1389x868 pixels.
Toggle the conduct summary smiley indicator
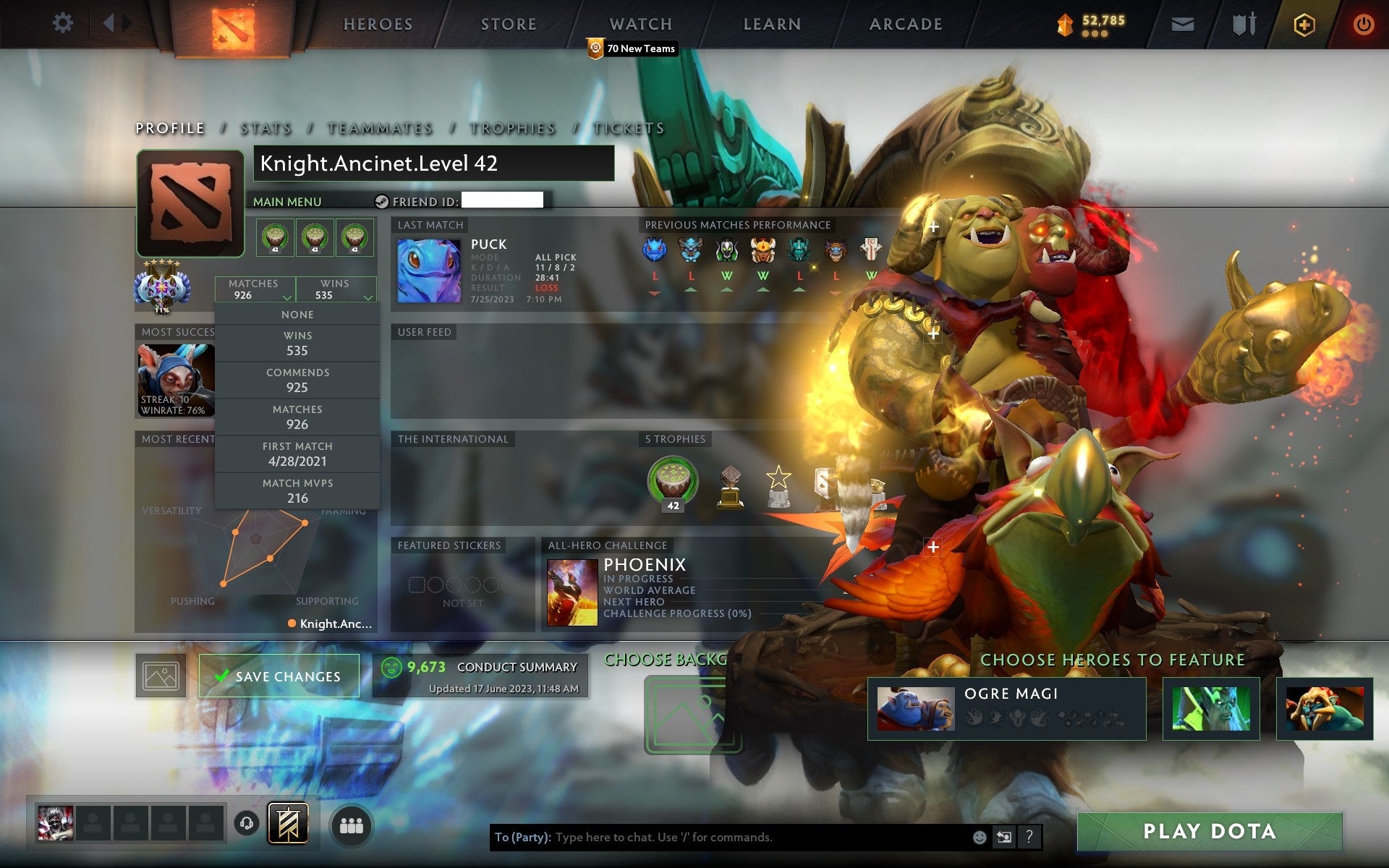(x=391, y=666)
